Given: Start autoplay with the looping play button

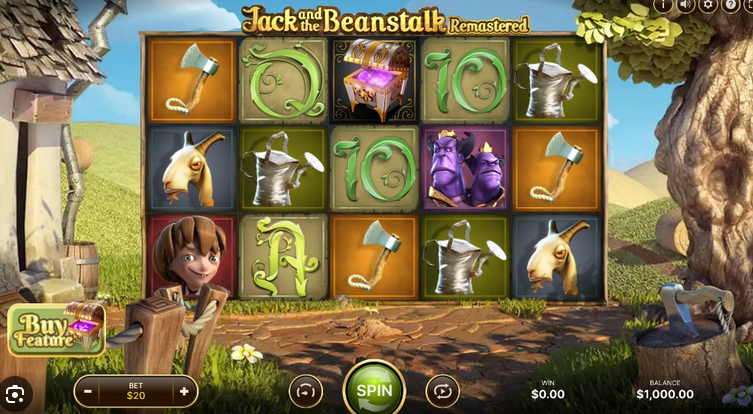Looking at the screenshot, I should pyautogui.click(x=442, y=391).
